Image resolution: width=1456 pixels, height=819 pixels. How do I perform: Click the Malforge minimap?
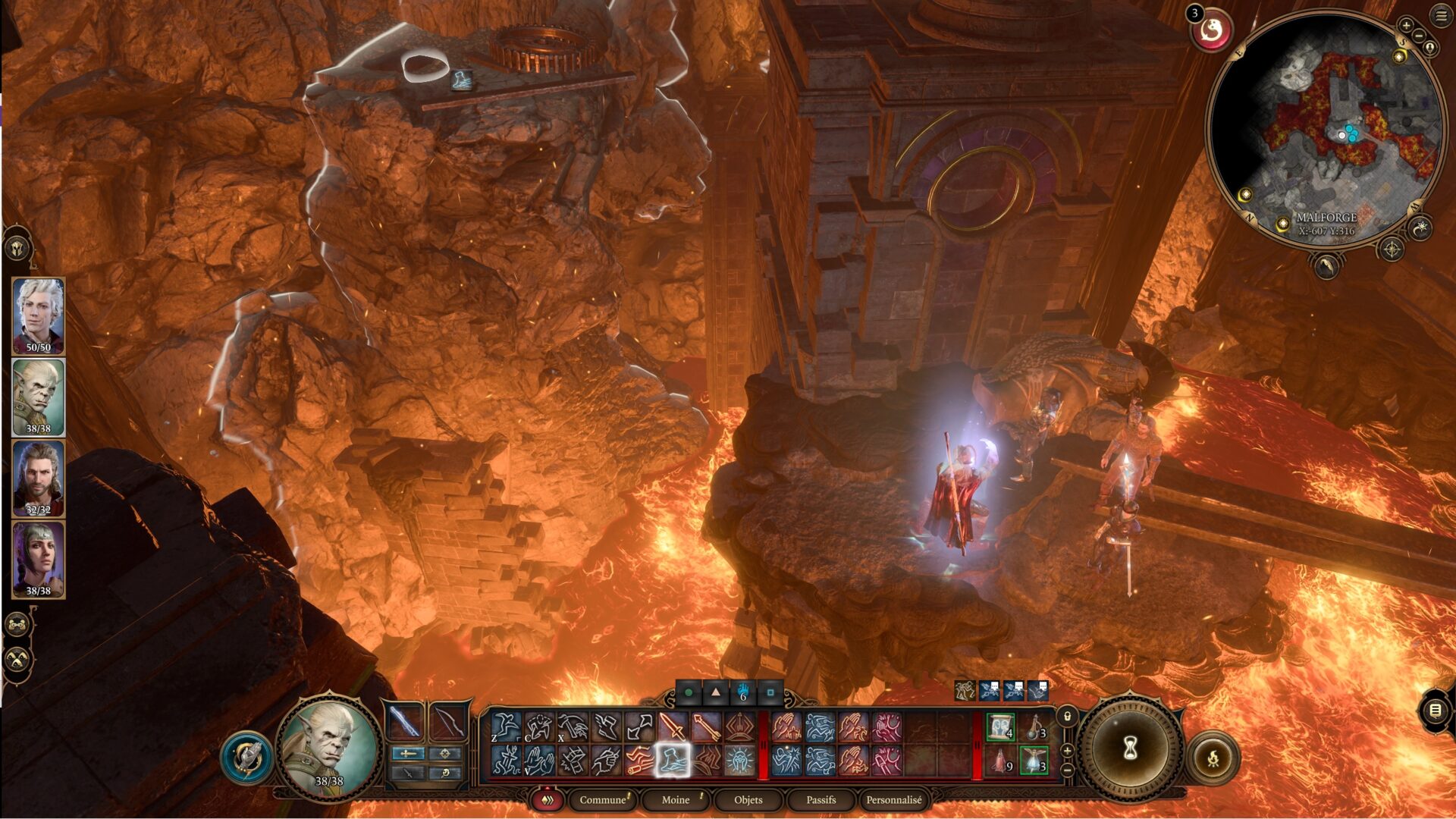1326,129
